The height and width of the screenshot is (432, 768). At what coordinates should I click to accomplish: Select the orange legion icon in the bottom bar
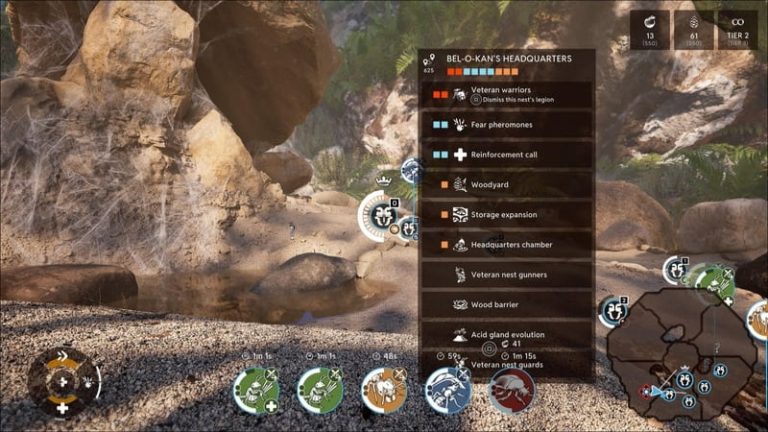point(383,390)
